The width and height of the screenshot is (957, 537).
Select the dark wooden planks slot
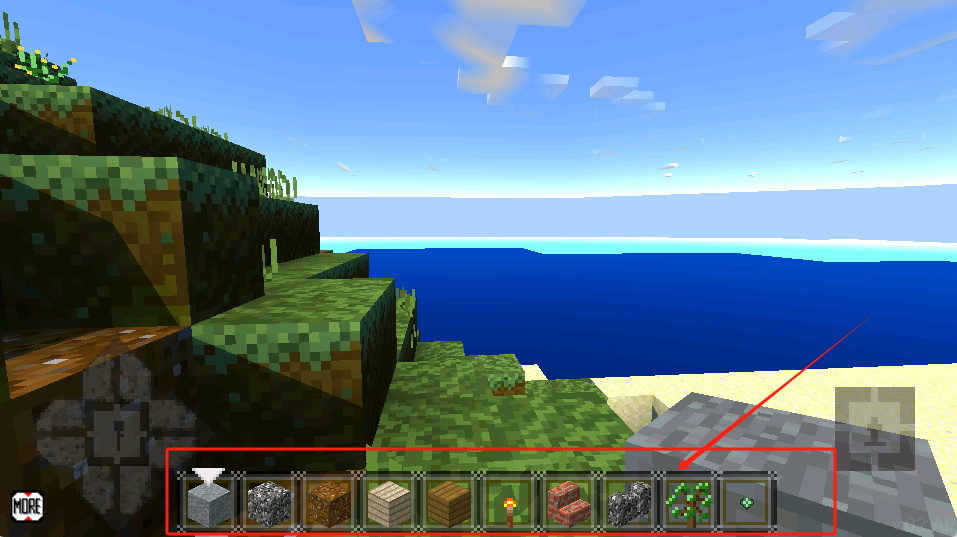447,500
